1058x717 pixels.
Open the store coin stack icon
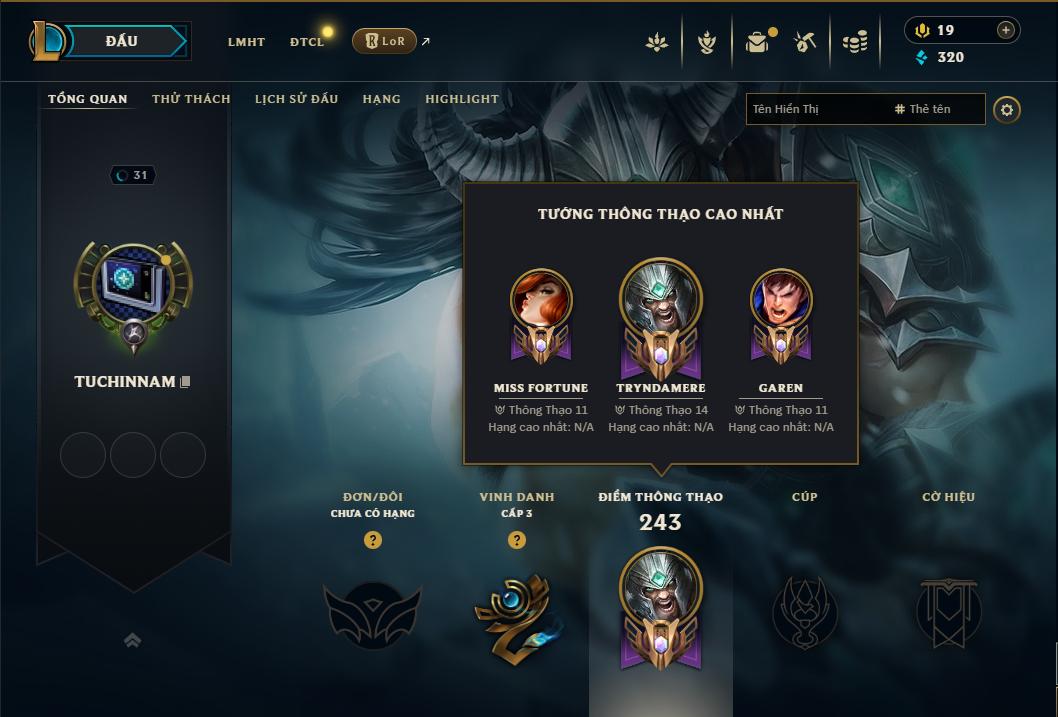pyautogui.click(x=854, y=42)
